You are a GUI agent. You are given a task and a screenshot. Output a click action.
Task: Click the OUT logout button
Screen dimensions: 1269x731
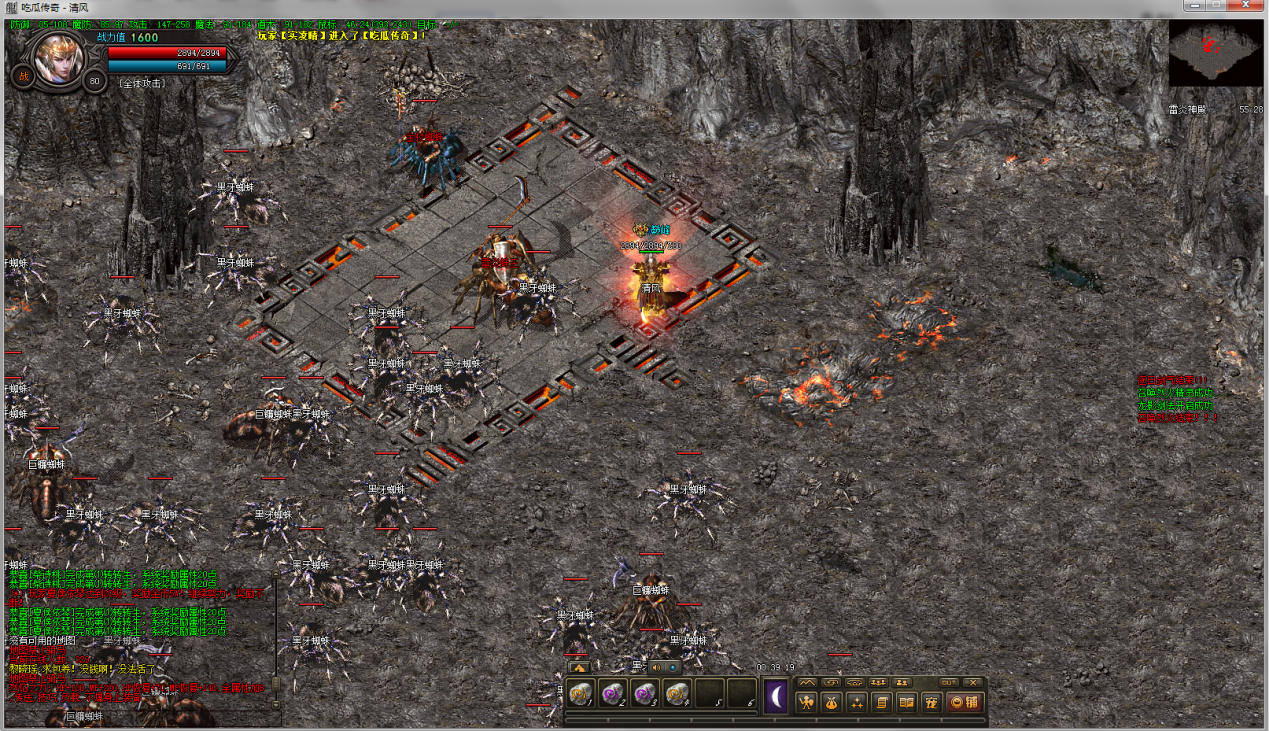click(949, 682)
